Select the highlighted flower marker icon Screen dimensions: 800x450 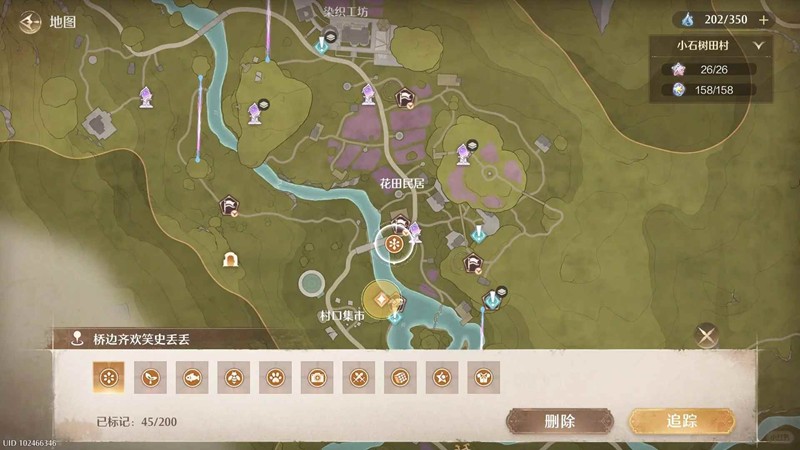tap(107, 377)
